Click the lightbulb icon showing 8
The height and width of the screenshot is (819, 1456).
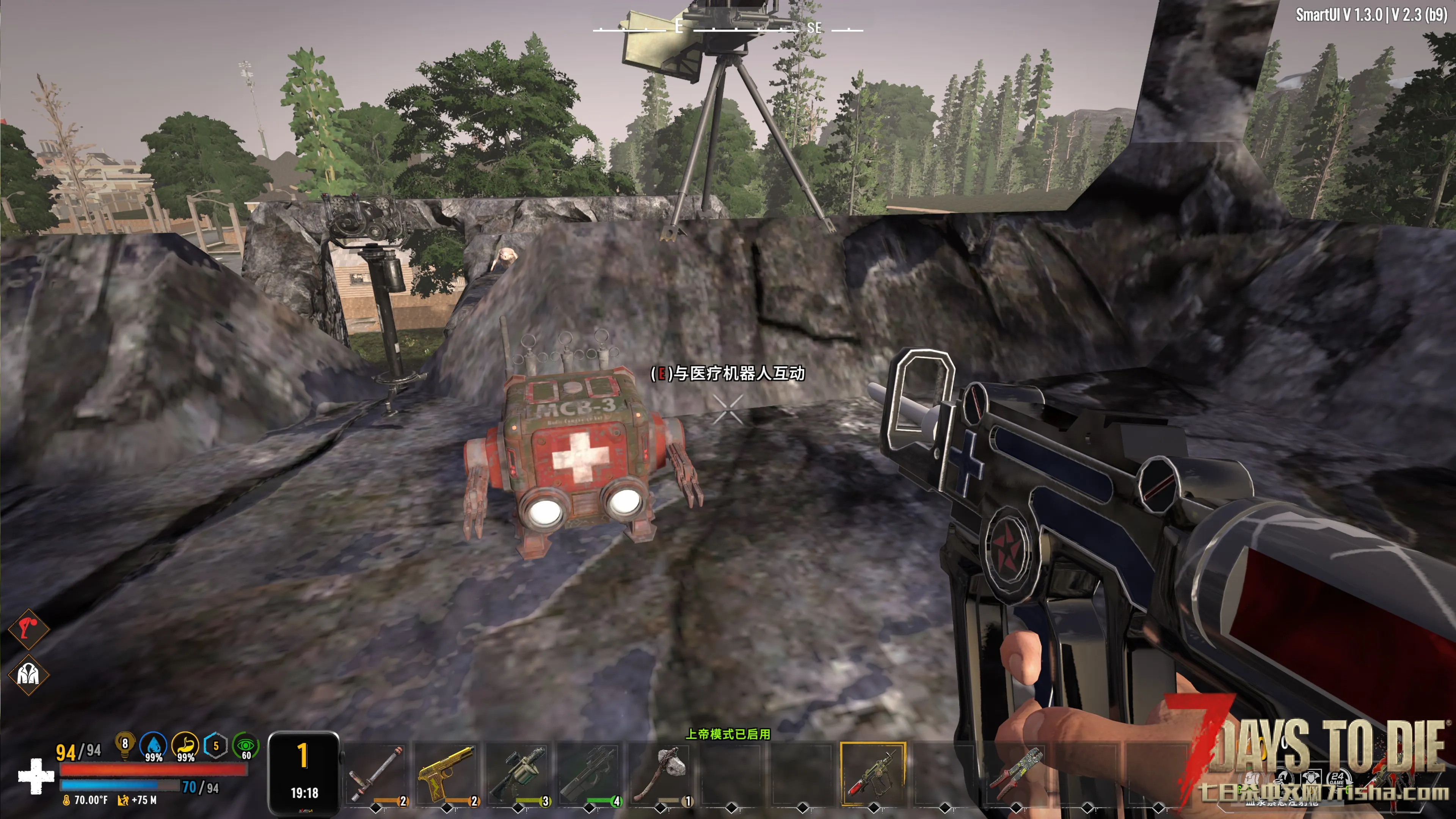tap(124, 745)
